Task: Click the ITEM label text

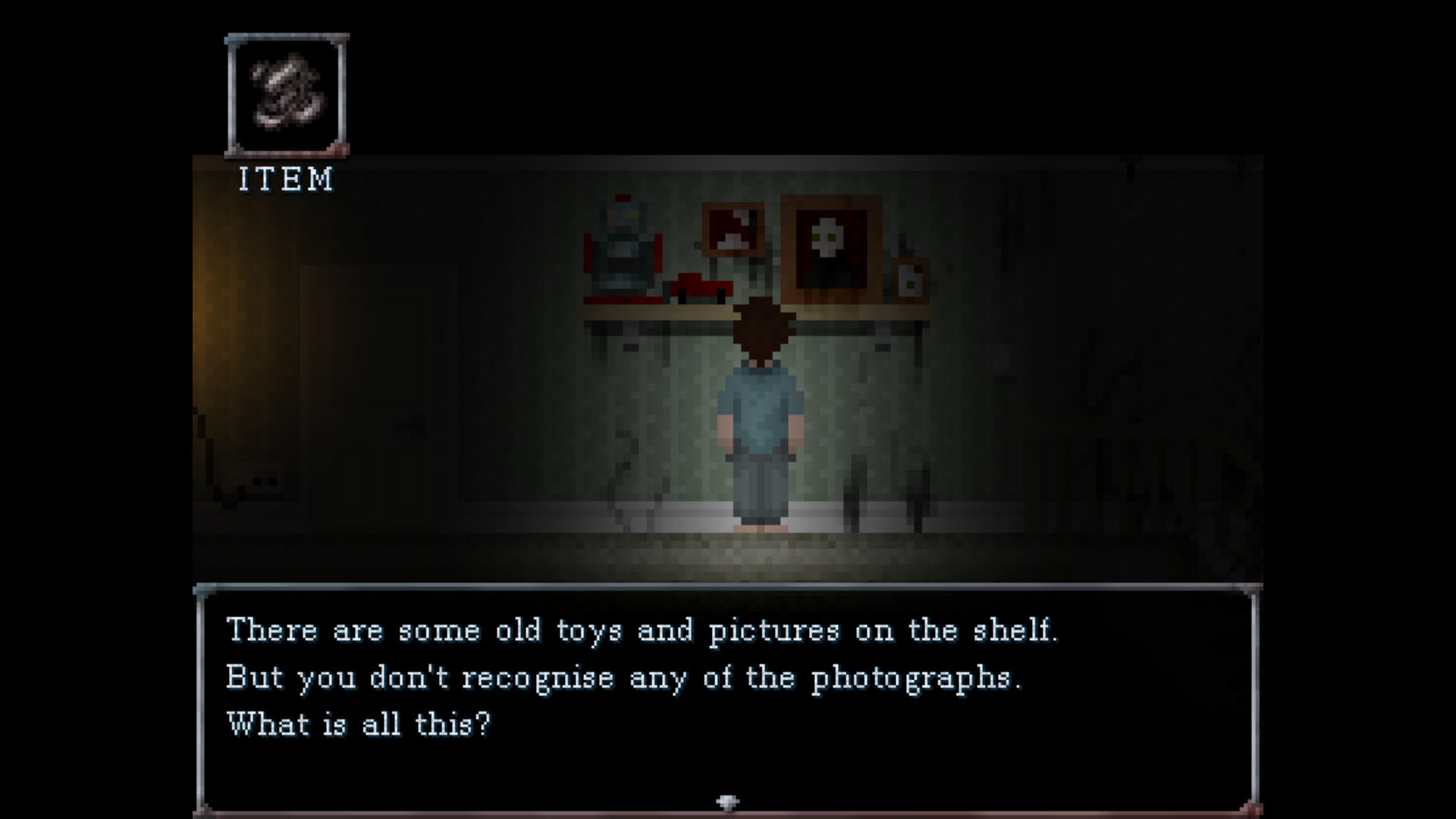Action: 286,180
